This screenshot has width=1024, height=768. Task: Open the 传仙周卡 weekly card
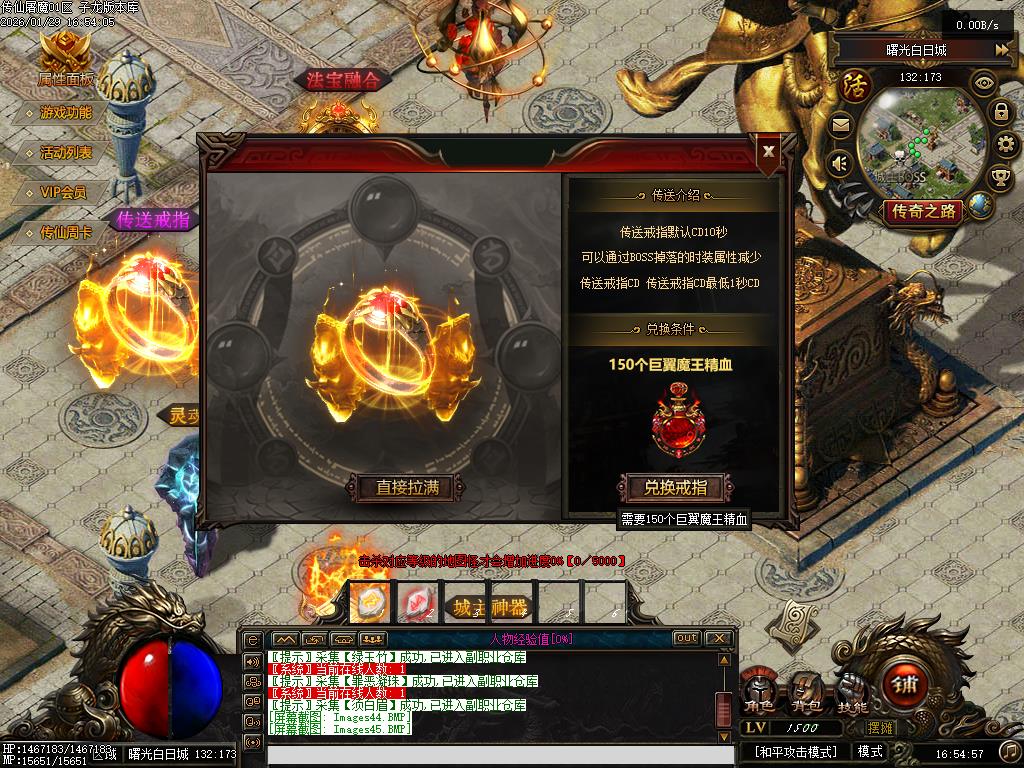click(66, 232)
